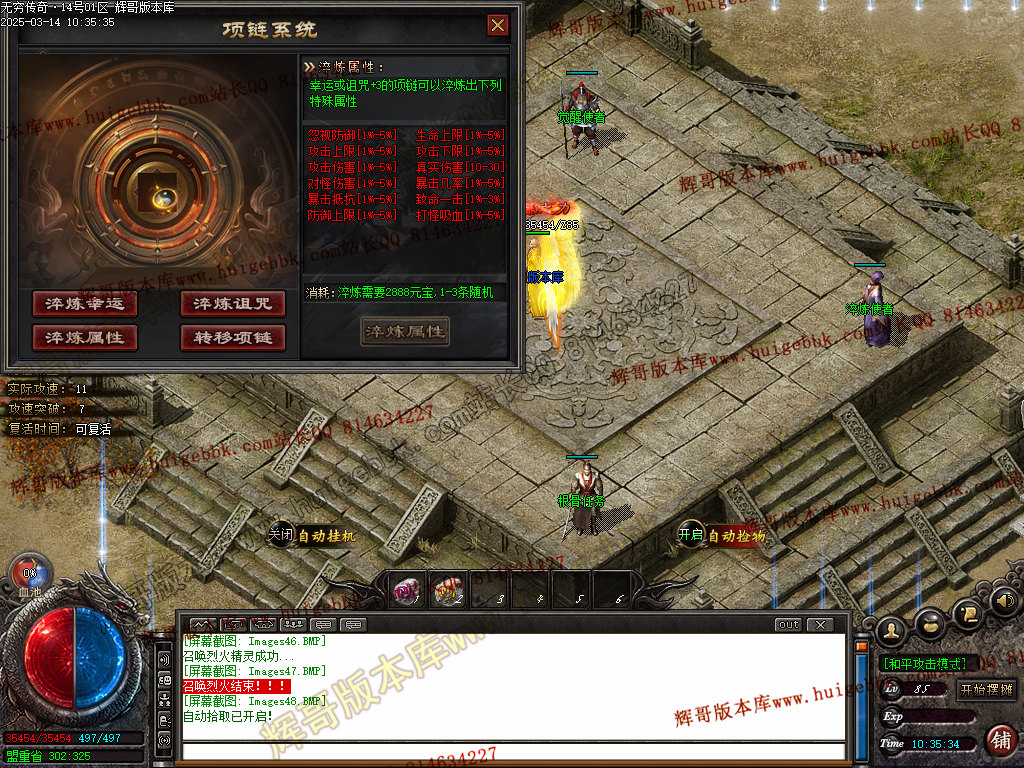Focus the chat text input box
This screenshot has width=1024, height=768.
[x=510, y=751]
